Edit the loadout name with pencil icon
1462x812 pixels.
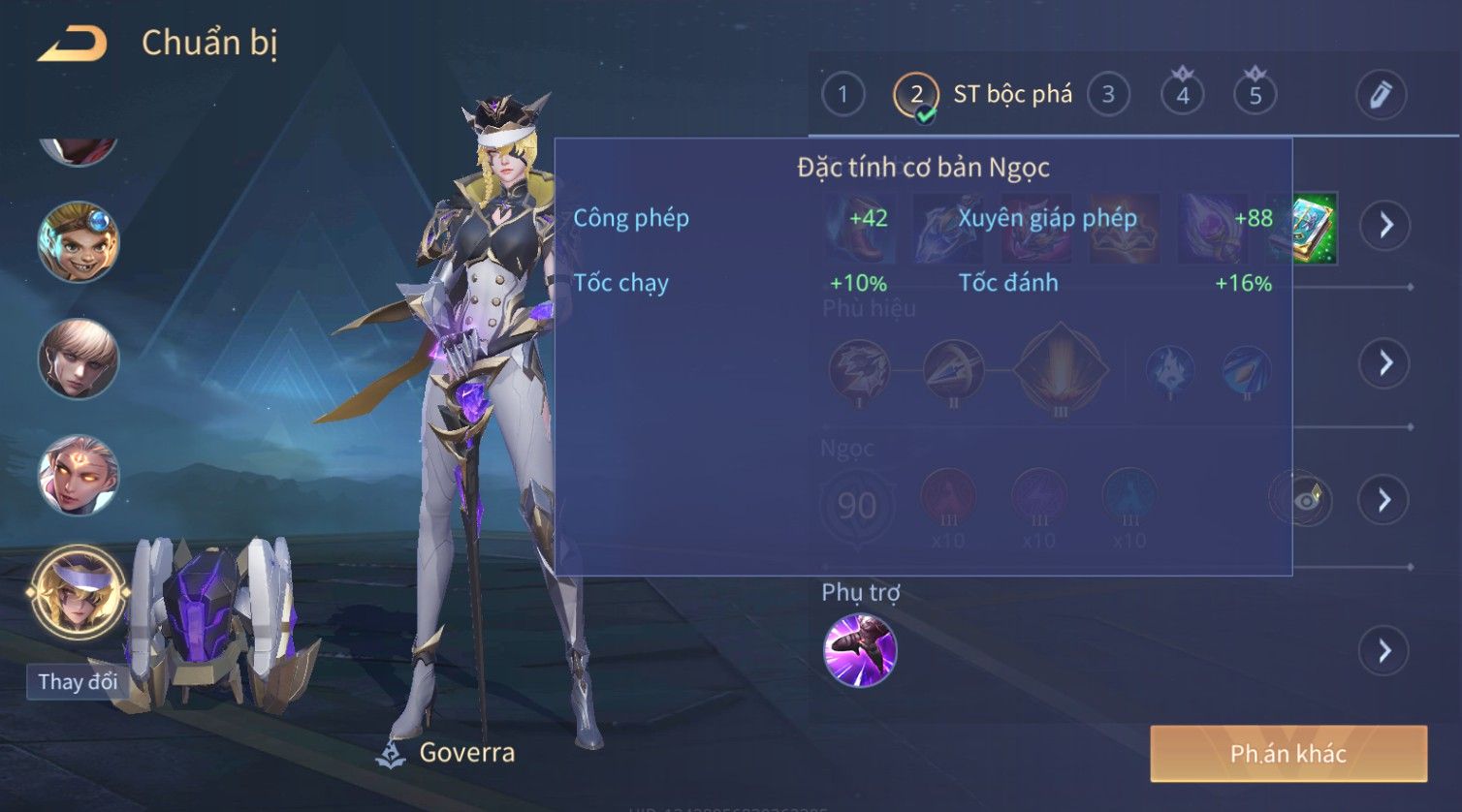(1381, 95)
